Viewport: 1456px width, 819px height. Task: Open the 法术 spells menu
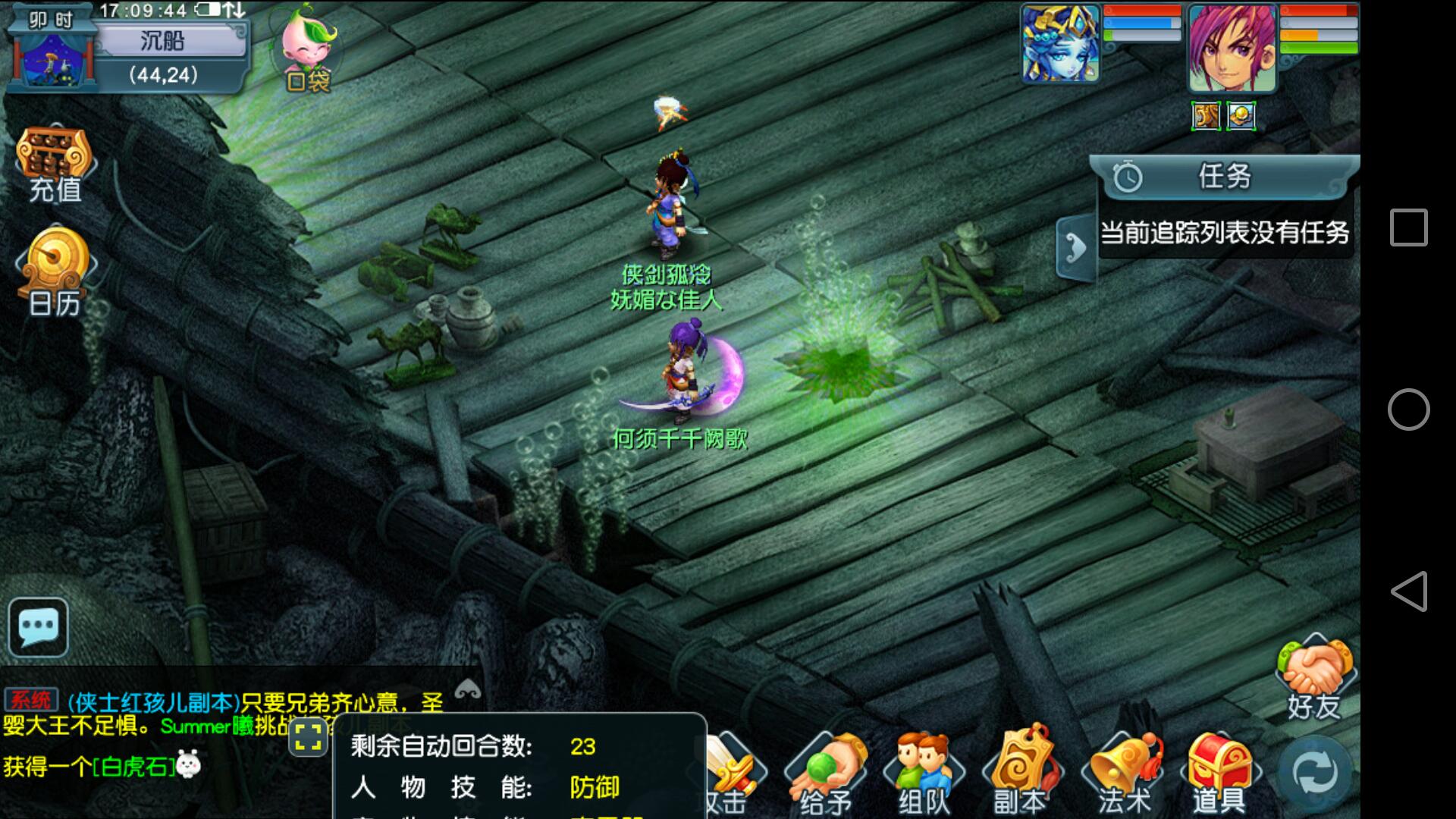(x=1123, y=772)
